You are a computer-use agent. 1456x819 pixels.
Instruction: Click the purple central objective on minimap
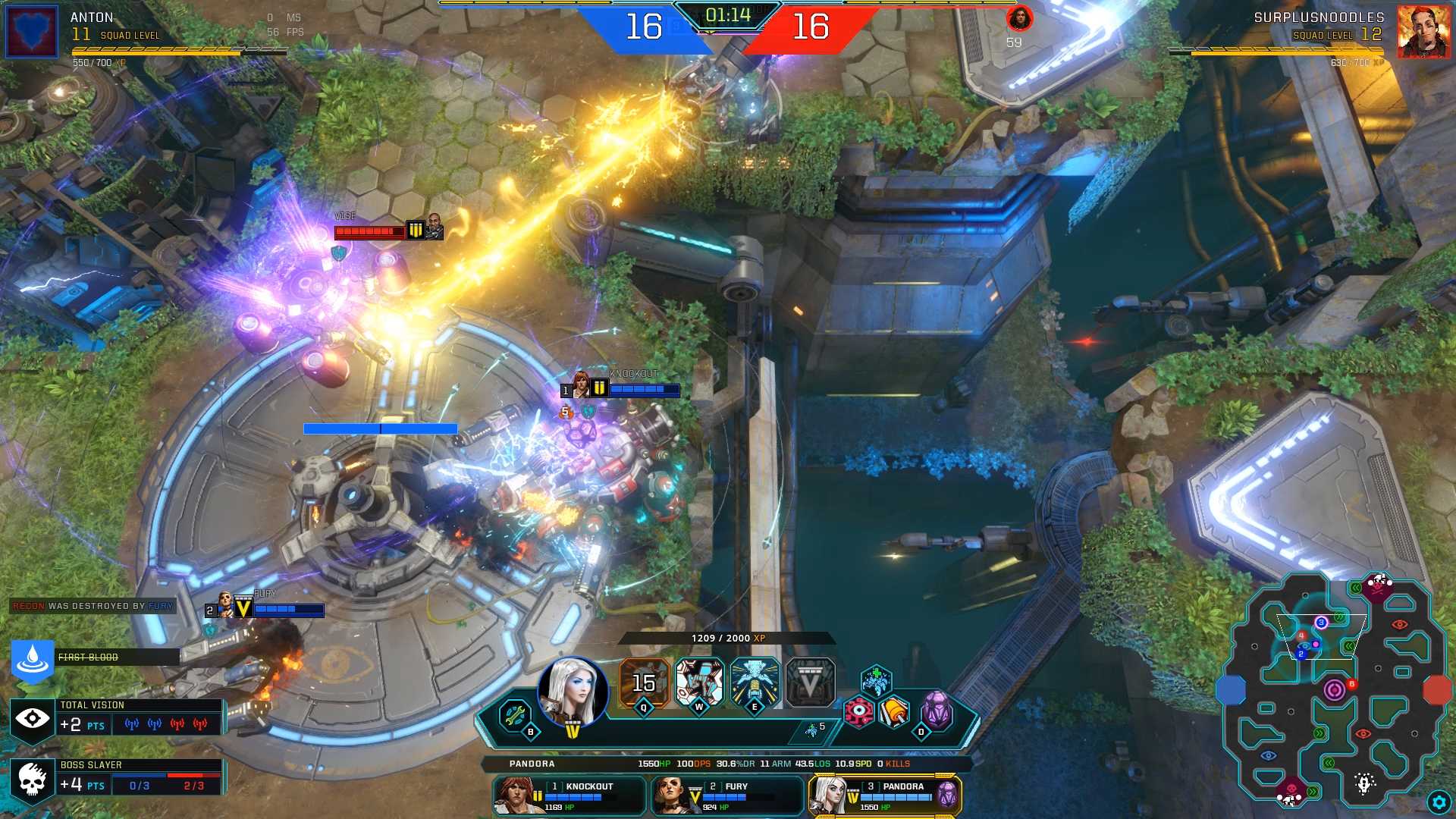tap(1334, 690)
